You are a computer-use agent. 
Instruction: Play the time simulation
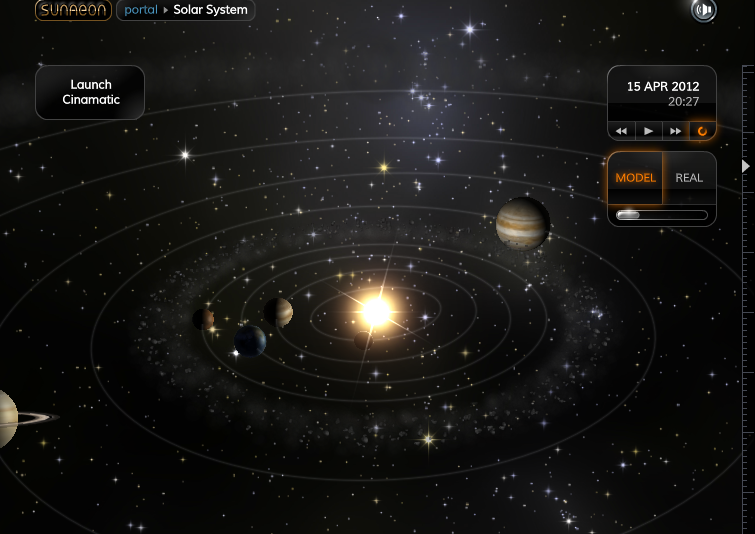tap(648, 131)
